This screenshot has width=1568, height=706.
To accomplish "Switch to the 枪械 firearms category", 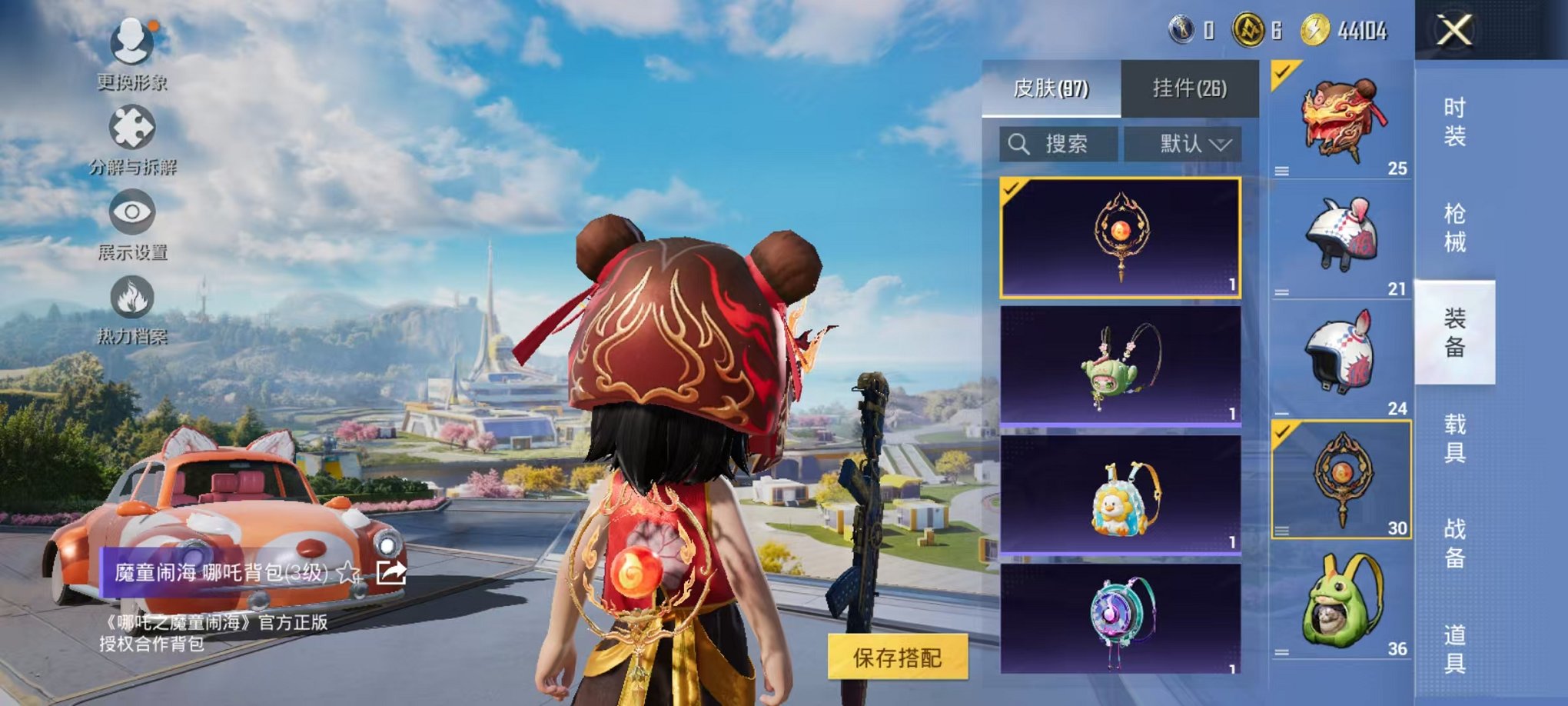I will [x=1454, y=228].
